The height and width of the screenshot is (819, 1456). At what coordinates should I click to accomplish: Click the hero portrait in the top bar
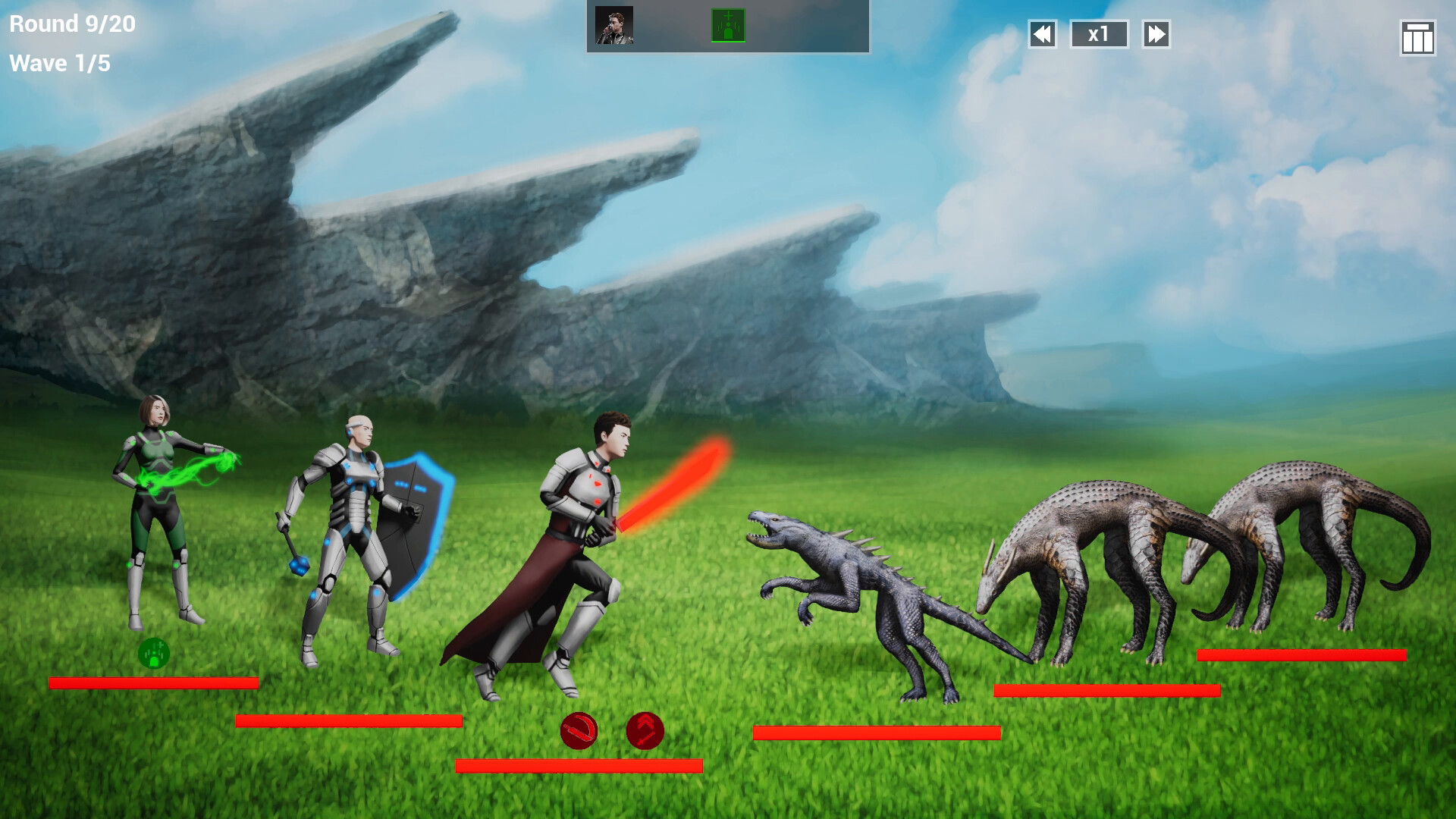613,25
